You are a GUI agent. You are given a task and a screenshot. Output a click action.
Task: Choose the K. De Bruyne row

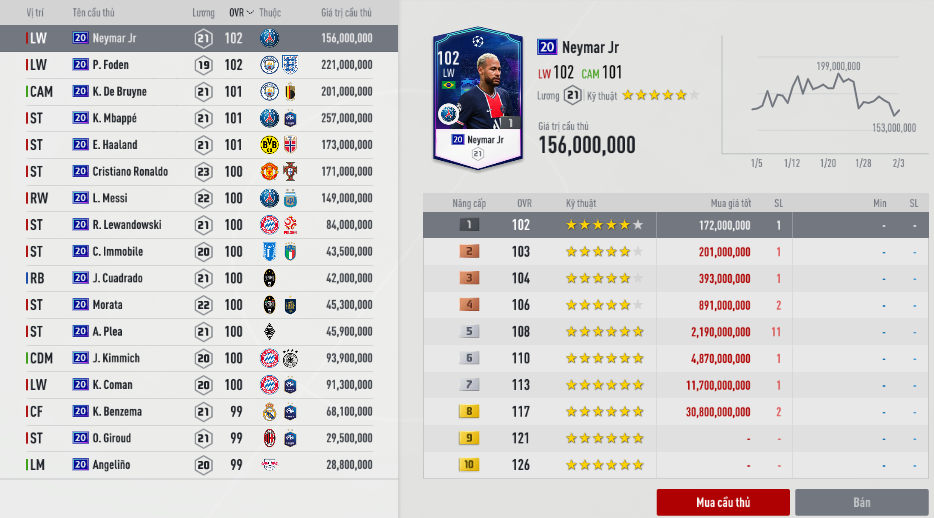[200, 92]
